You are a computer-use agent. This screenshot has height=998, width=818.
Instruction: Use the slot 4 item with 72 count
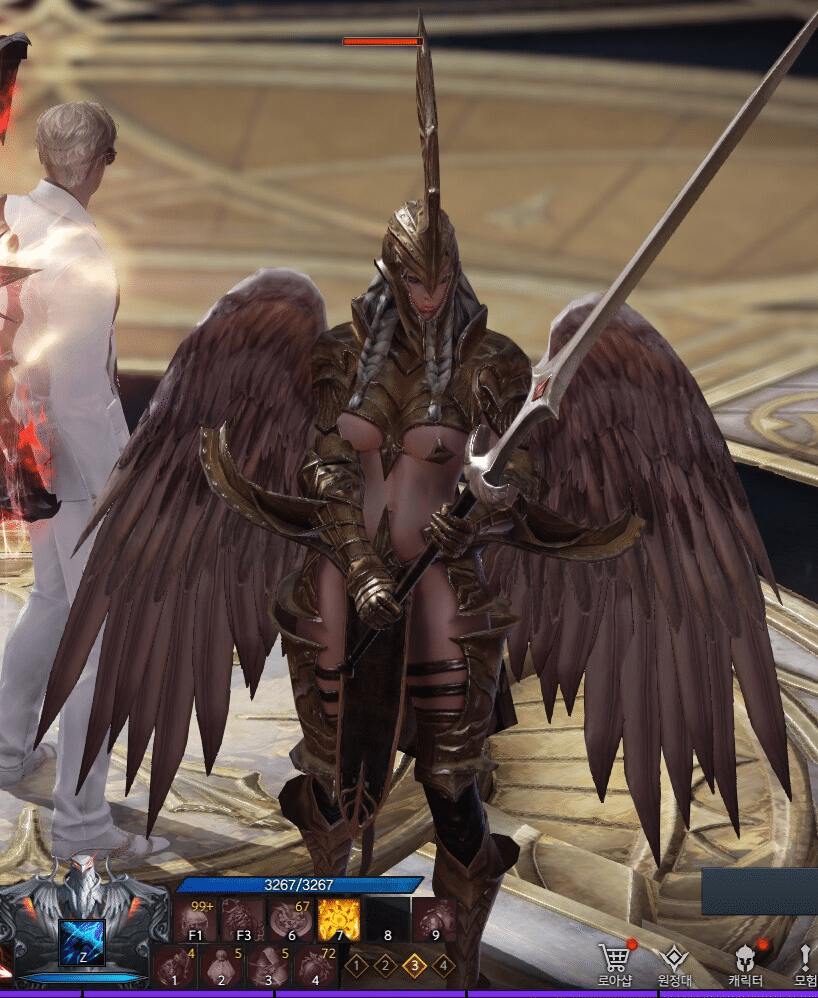[316, 967]
